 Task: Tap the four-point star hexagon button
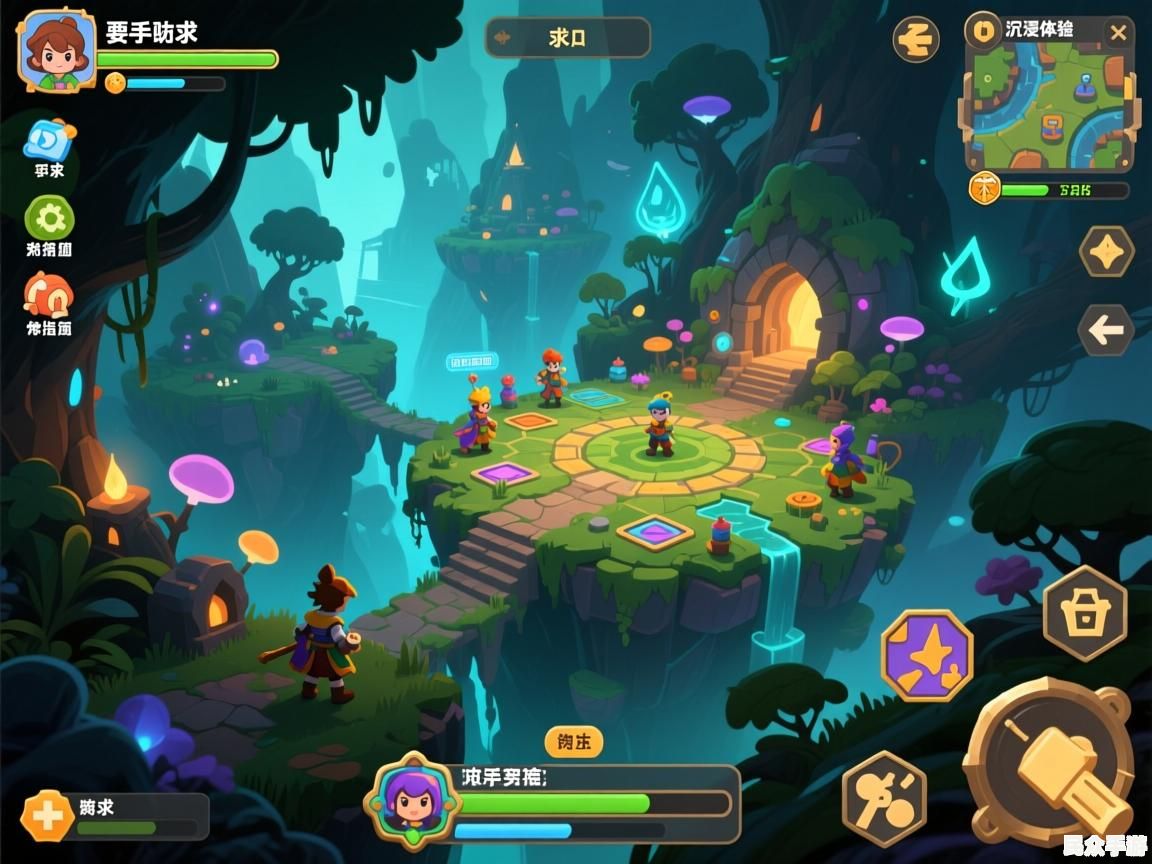tap(1106, 252)
